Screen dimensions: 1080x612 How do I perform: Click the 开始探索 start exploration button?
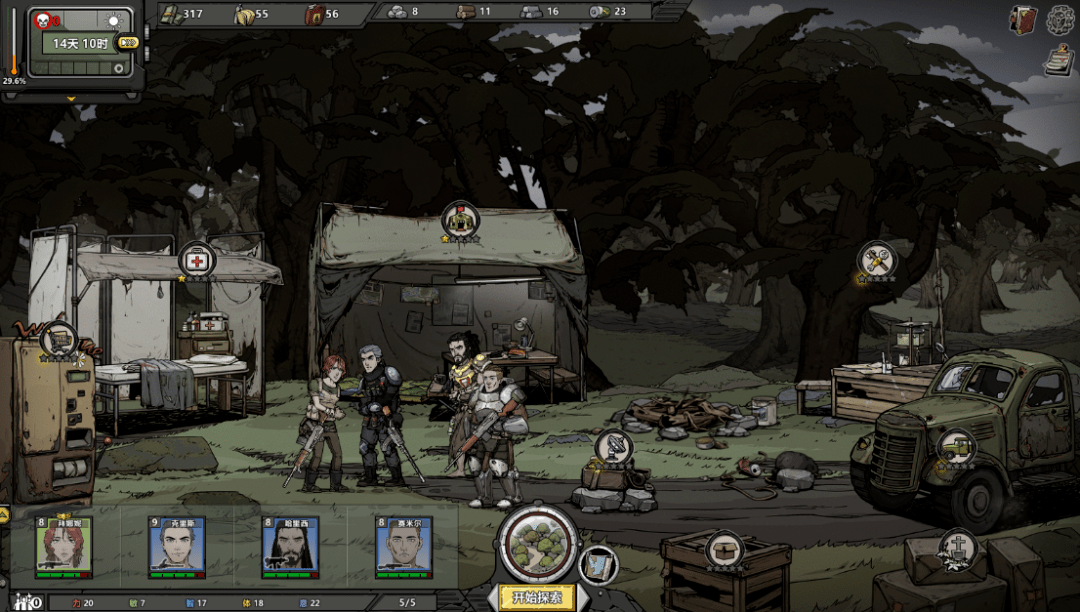coord(537,598)
